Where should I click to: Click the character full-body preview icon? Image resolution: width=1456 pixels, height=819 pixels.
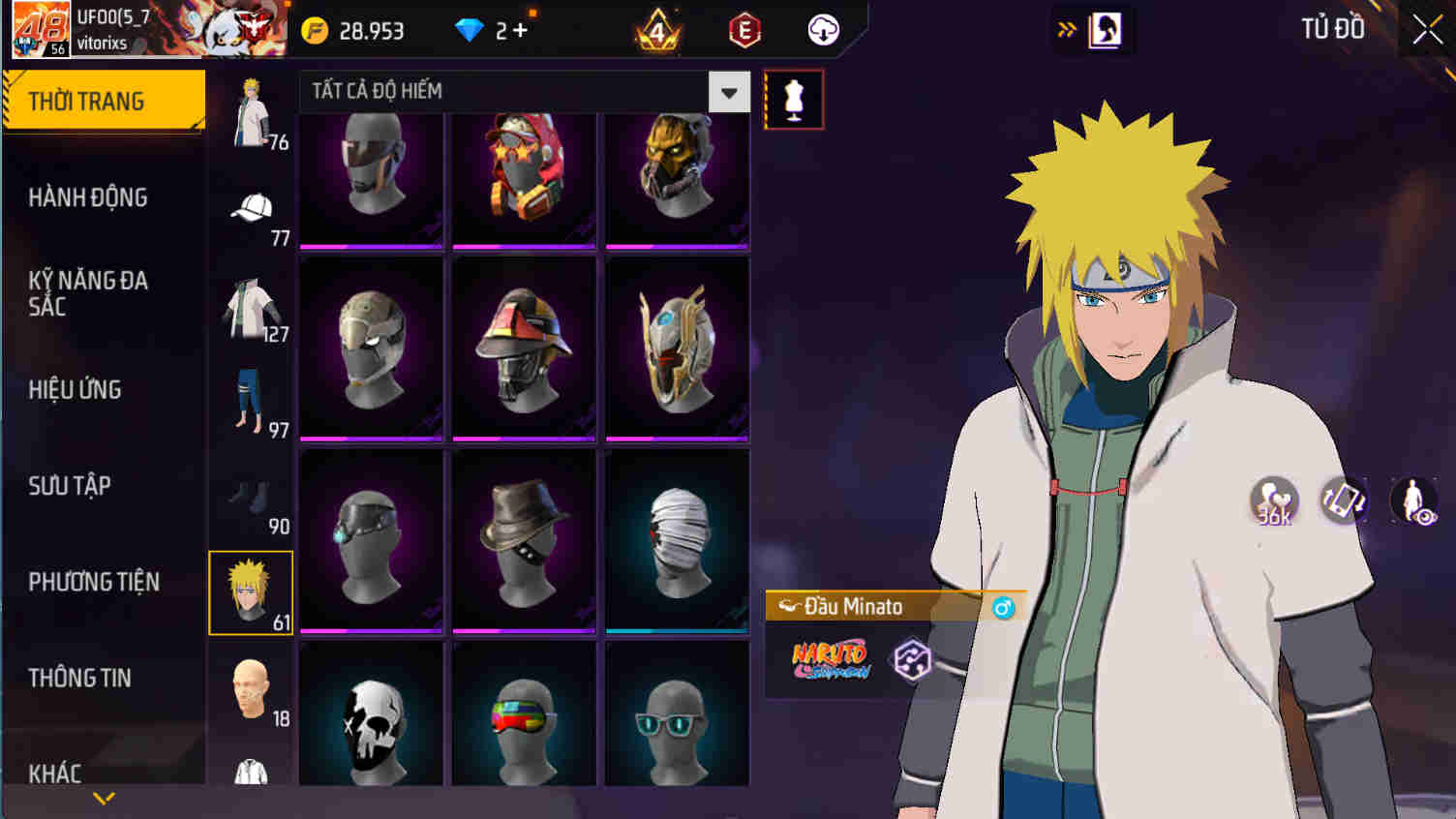(x=1415, y=499)
